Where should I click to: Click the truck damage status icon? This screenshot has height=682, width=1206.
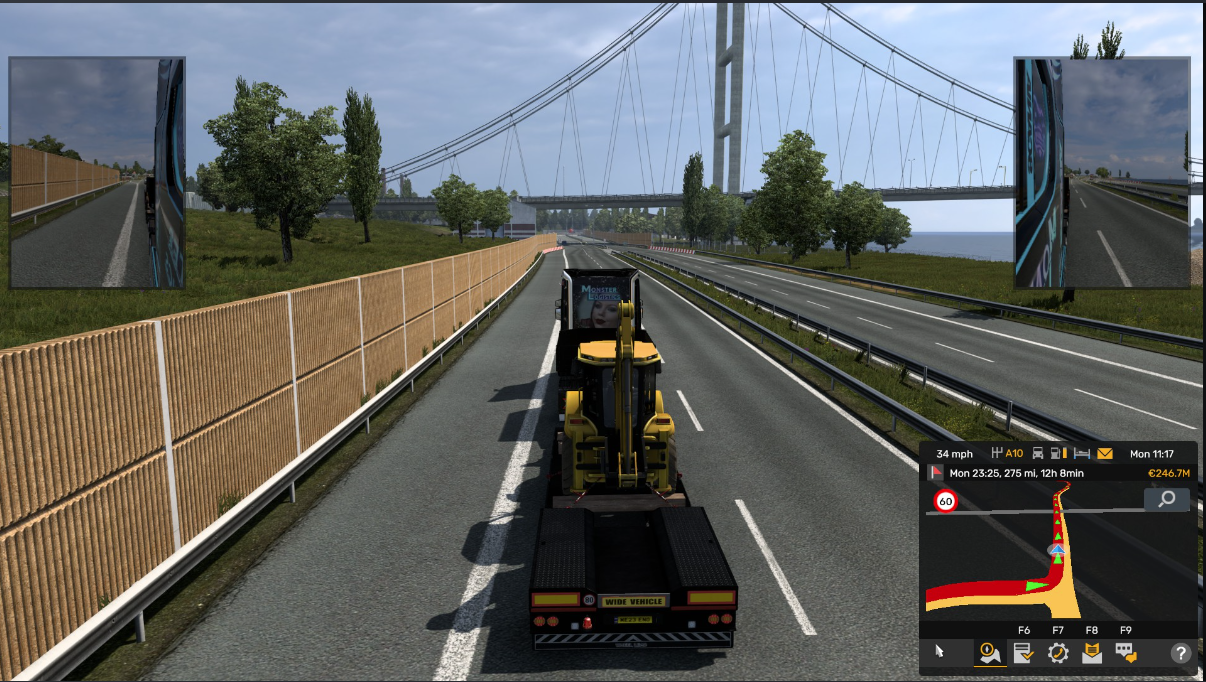pyautogui.click(x=1038, y=454)
